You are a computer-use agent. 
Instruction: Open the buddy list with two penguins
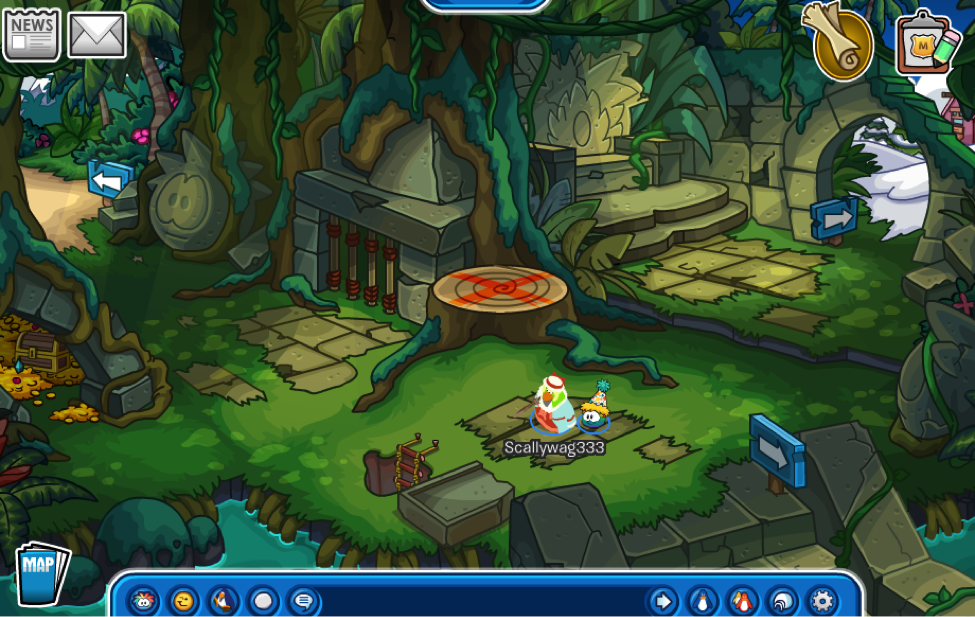coord(742,601)
